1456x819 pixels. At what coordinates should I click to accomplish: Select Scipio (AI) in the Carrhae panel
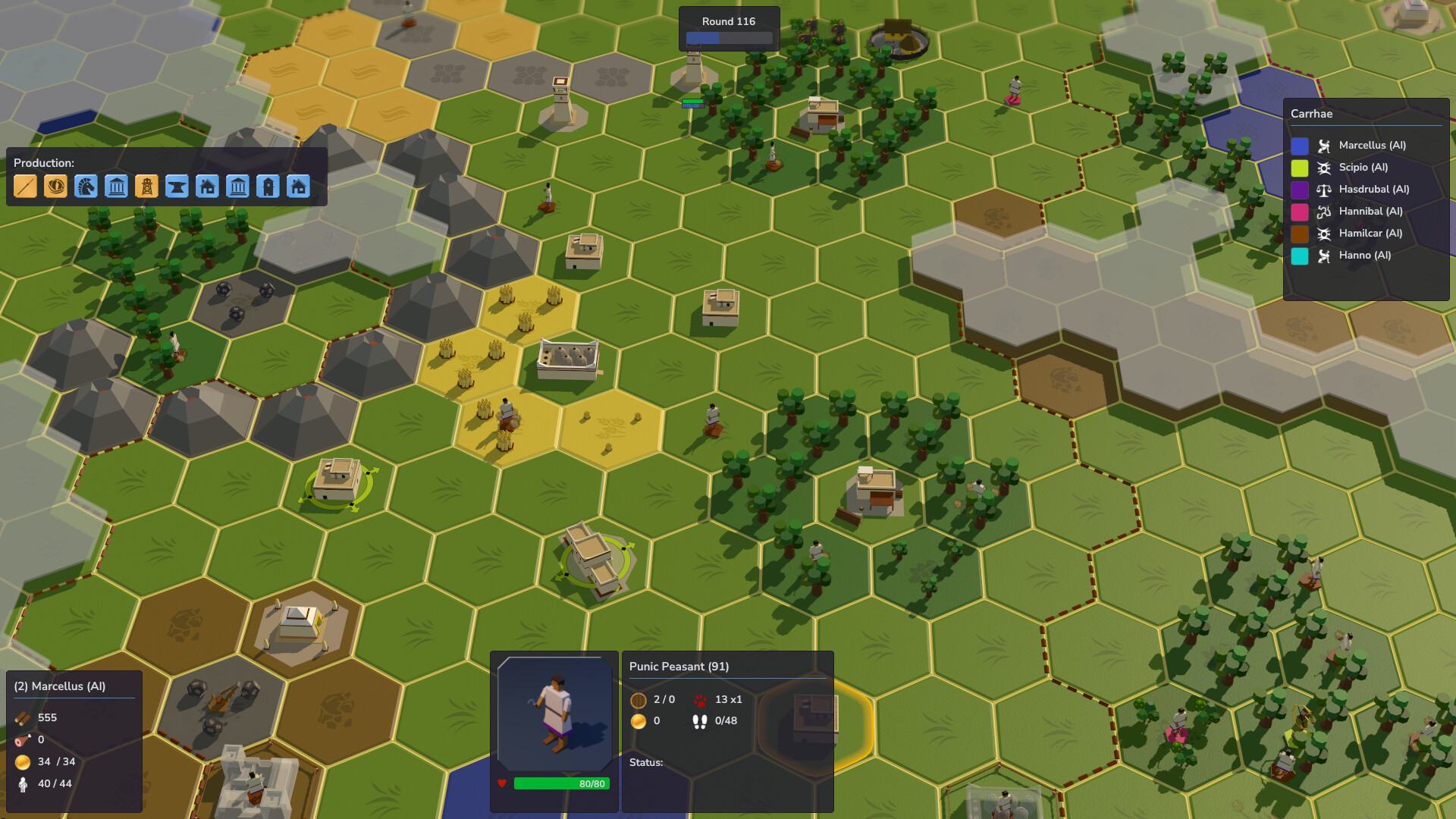pos(1364,167)
